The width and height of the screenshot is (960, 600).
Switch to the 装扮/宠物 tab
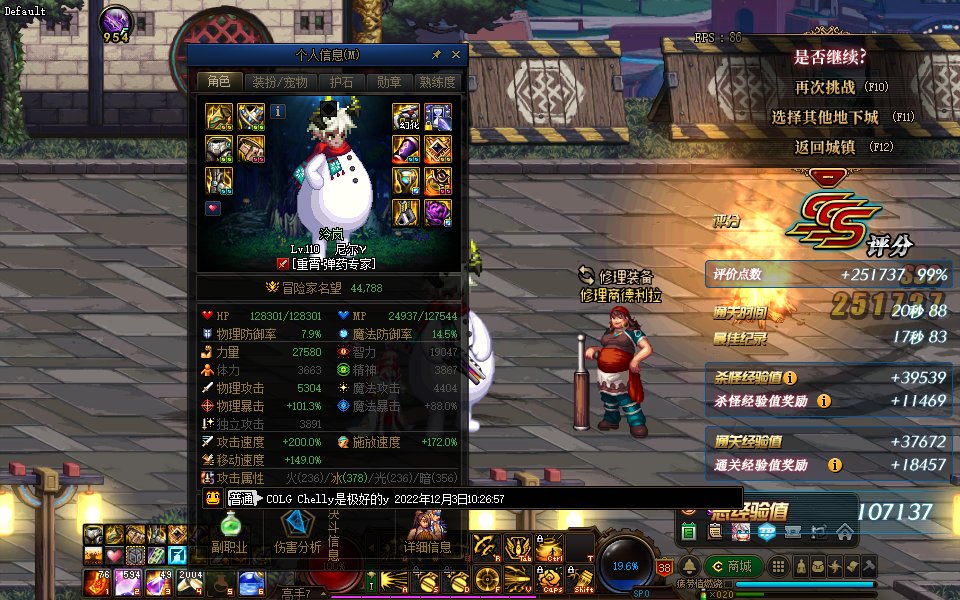click(279, 82)
